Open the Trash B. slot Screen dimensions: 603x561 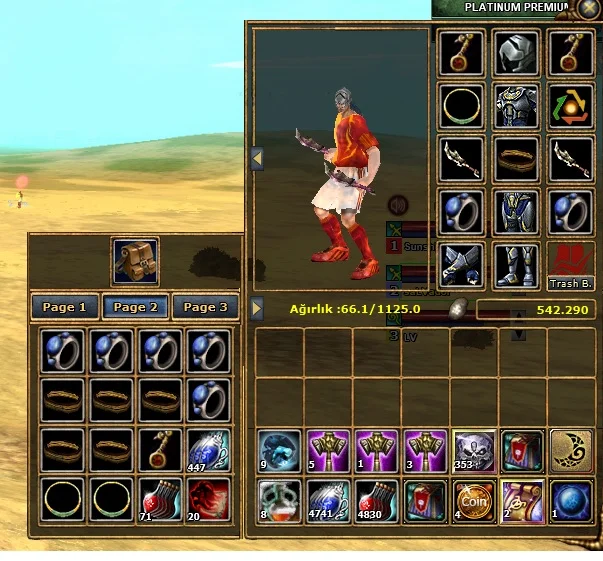coord(571,267)
